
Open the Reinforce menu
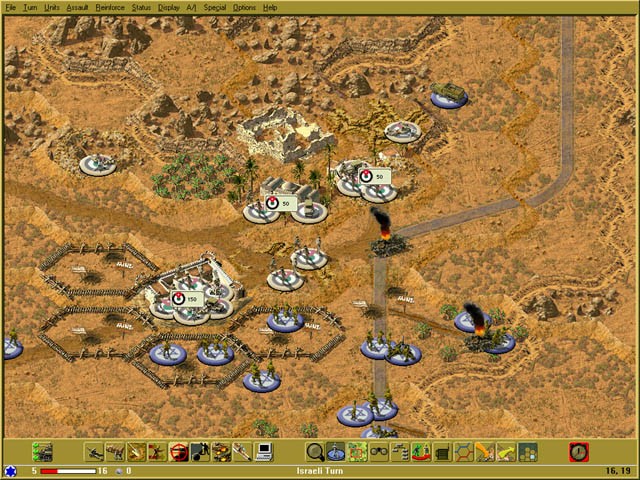[110, 7]
